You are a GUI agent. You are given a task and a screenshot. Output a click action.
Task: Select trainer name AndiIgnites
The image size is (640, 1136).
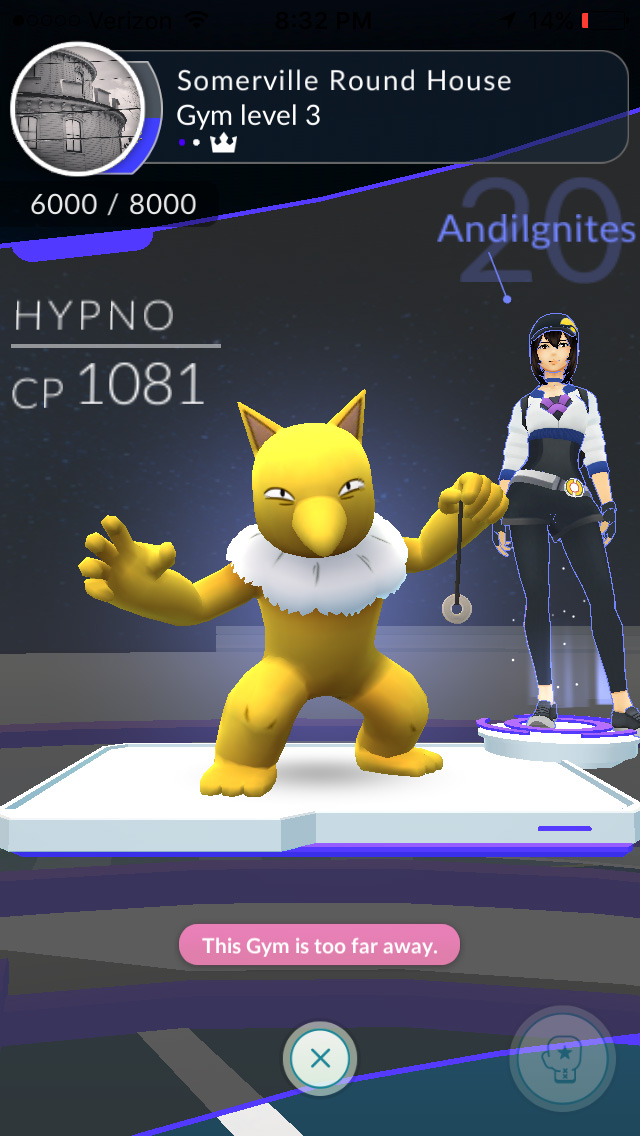pos(536,230)
